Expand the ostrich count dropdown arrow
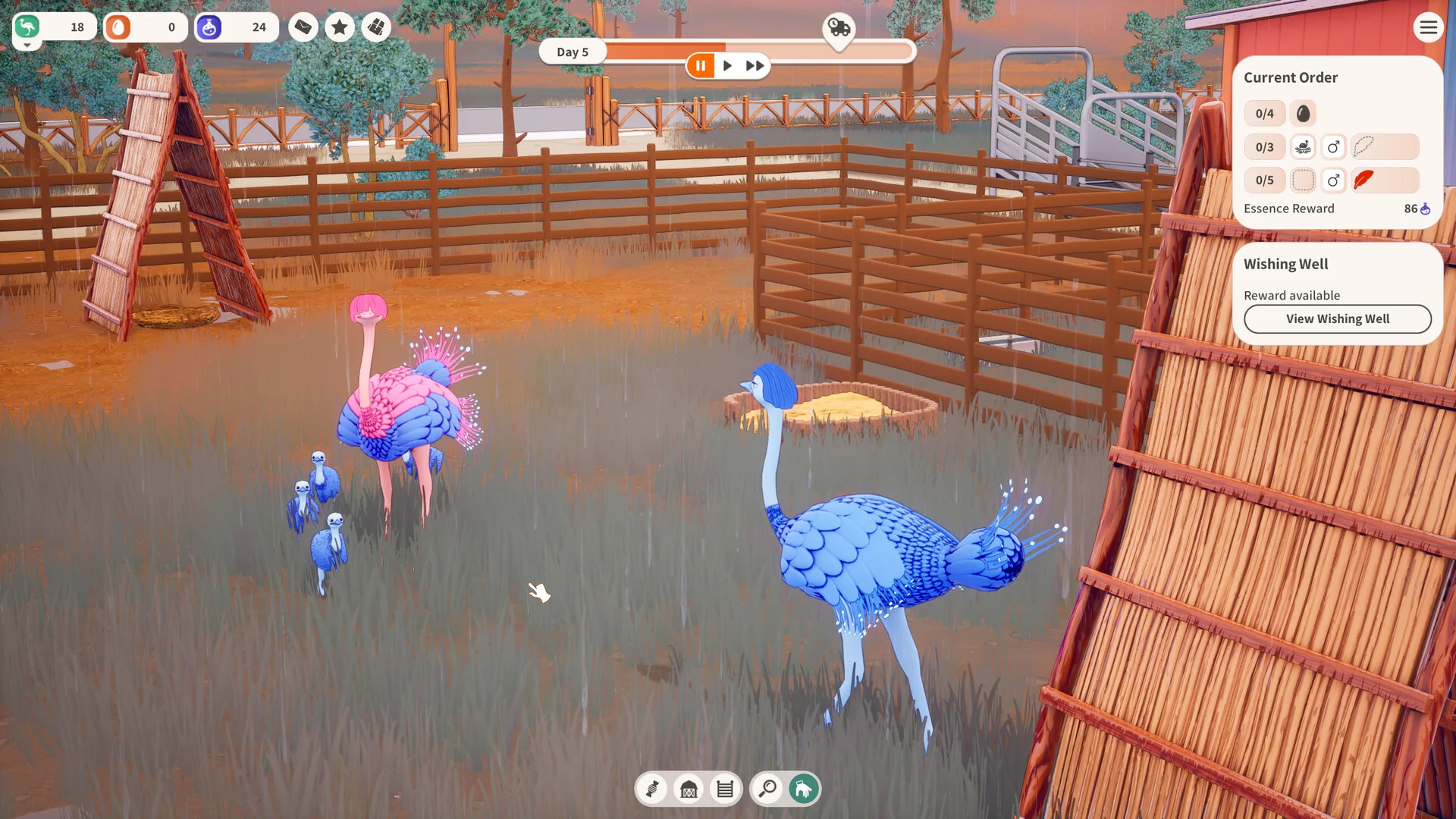 coord(27,46)
